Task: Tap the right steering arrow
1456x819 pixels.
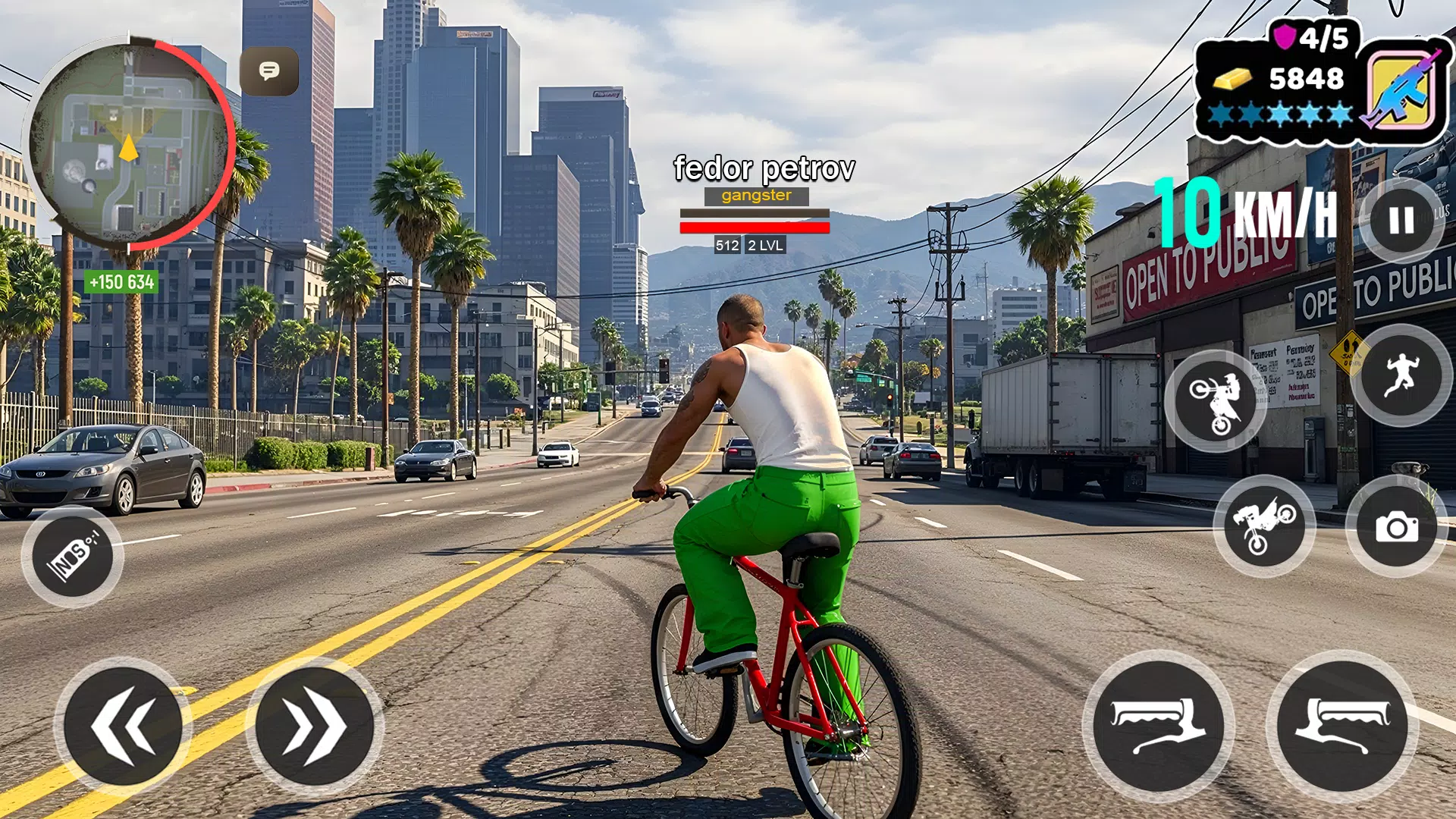Action: (x=310, y=726)
